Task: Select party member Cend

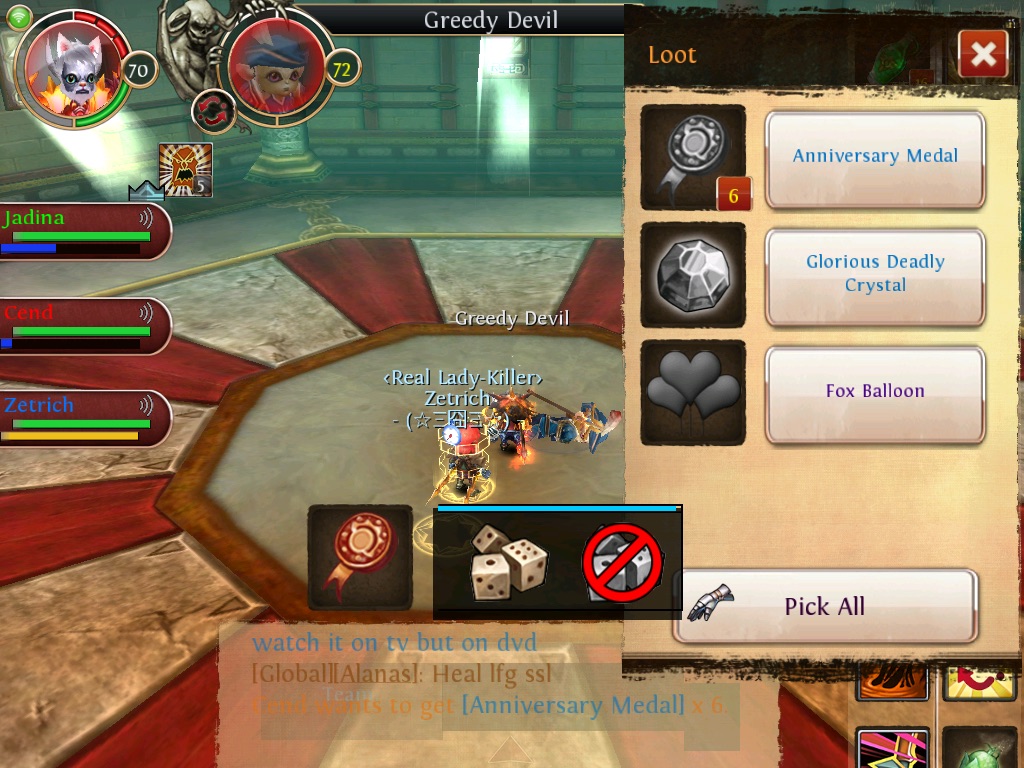Action: click(80, 325)
